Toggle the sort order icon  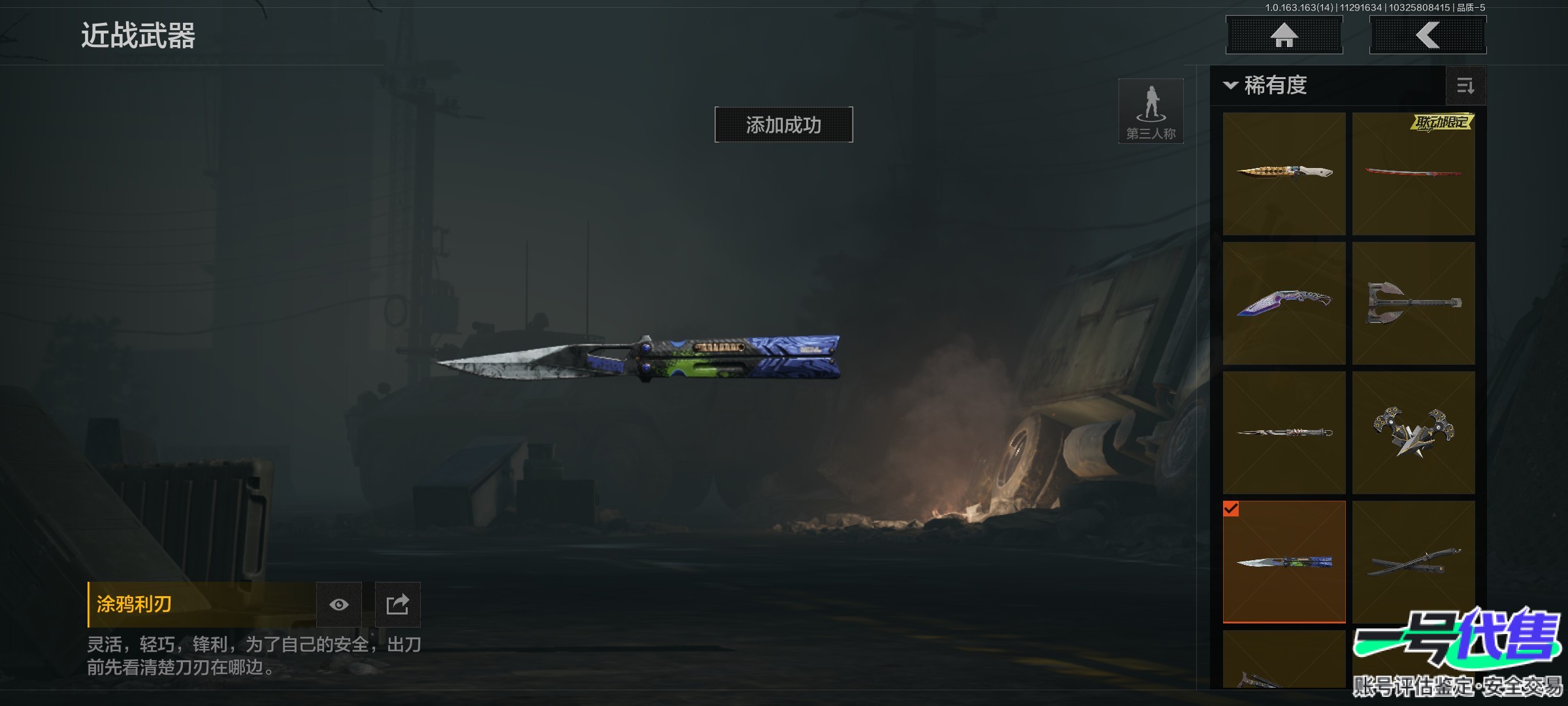(1465, 86)
